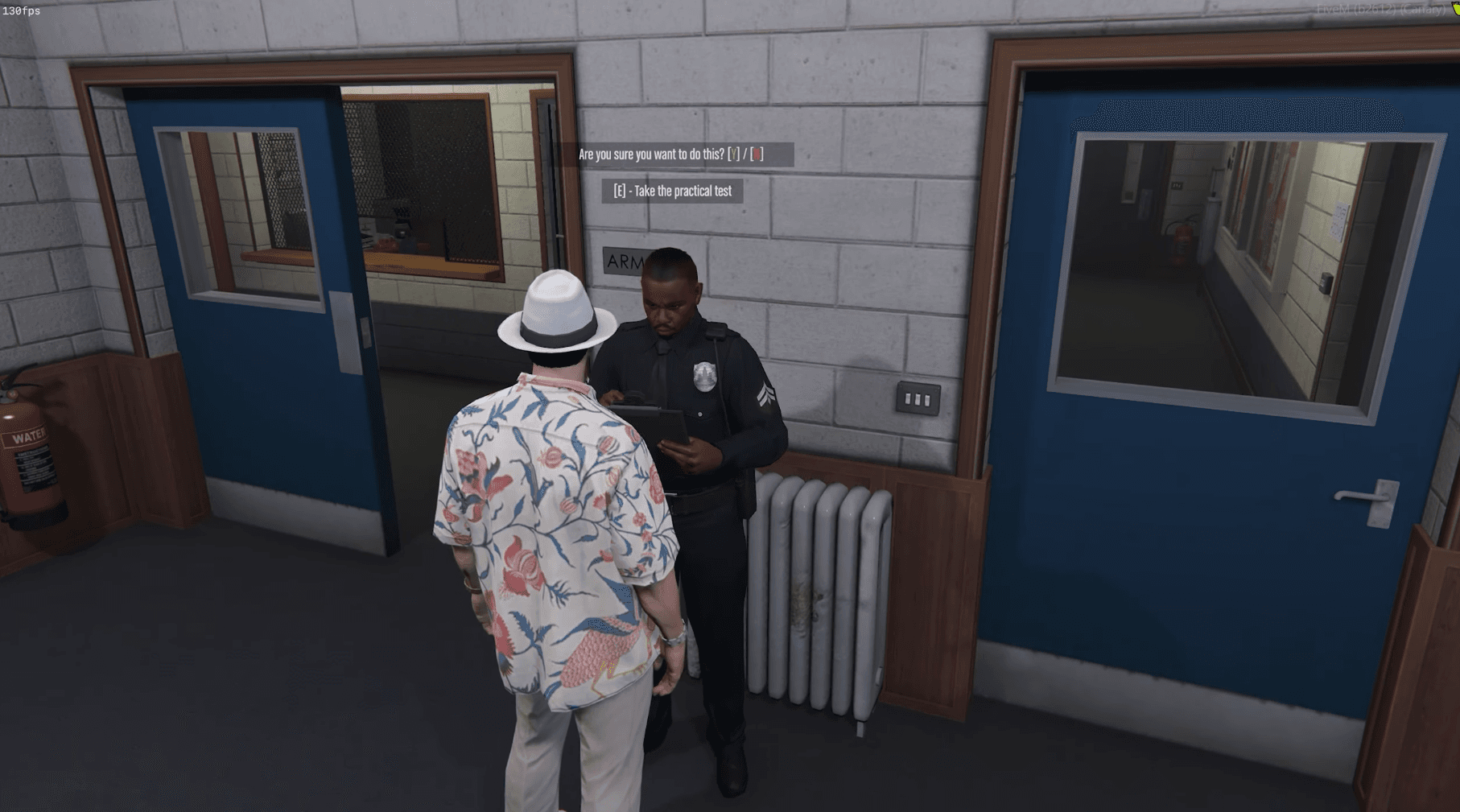Click the 130fps counter top-left
1460x812 pixels.
[x=23, y=10]
